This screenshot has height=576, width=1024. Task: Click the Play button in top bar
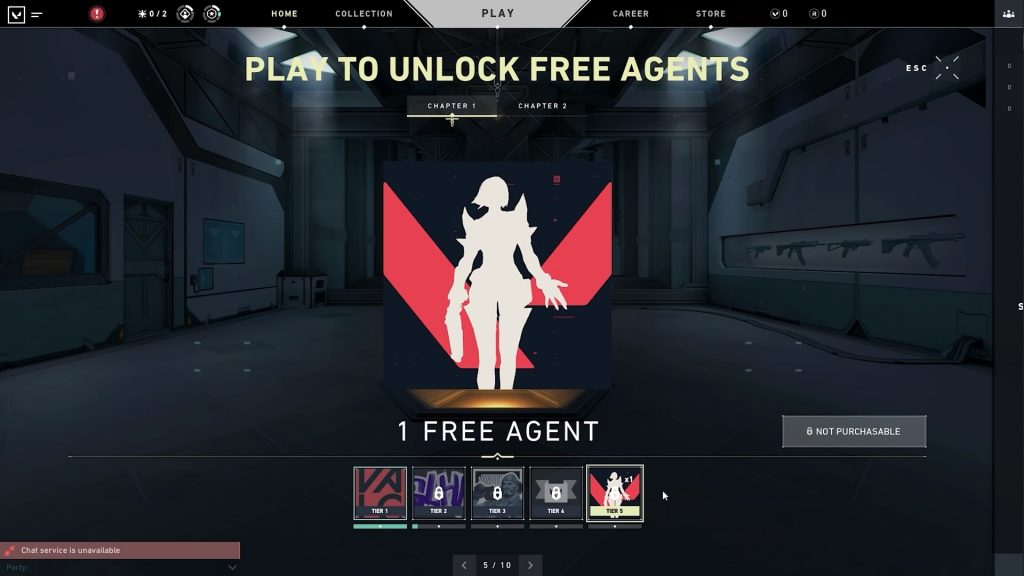tap(497, 14)
